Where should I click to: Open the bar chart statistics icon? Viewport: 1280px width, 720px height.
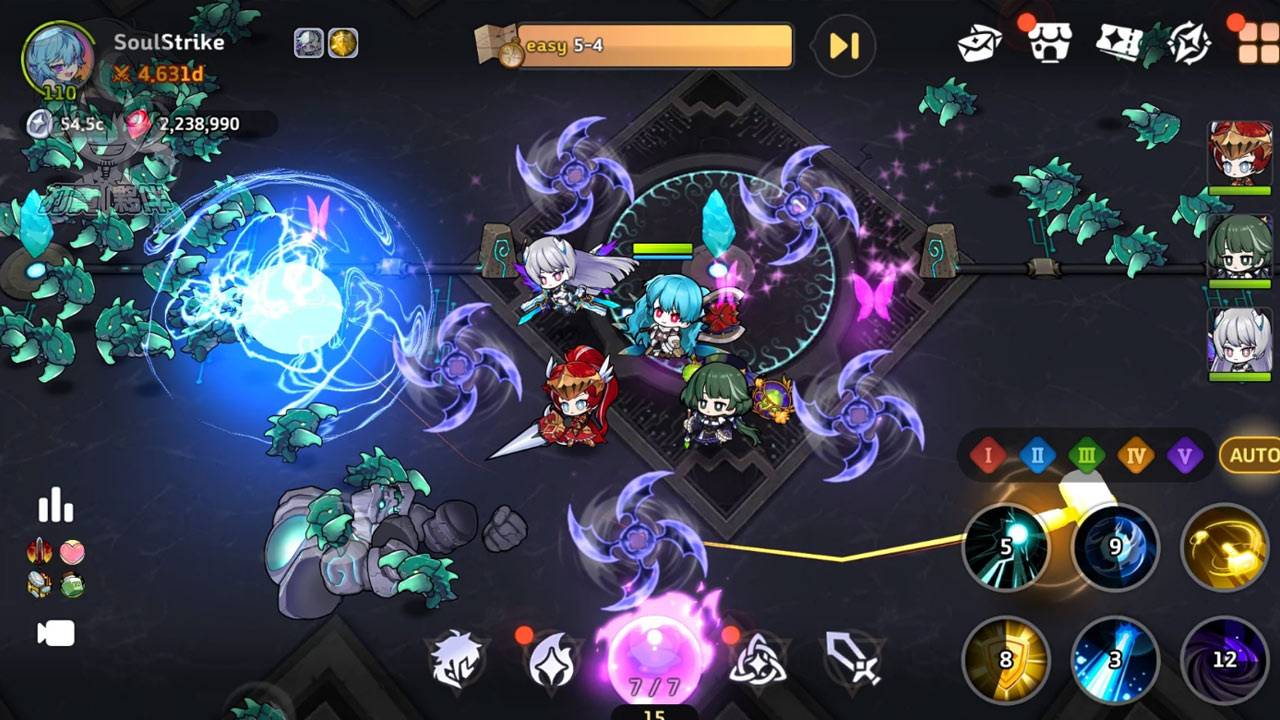[56, 505]
